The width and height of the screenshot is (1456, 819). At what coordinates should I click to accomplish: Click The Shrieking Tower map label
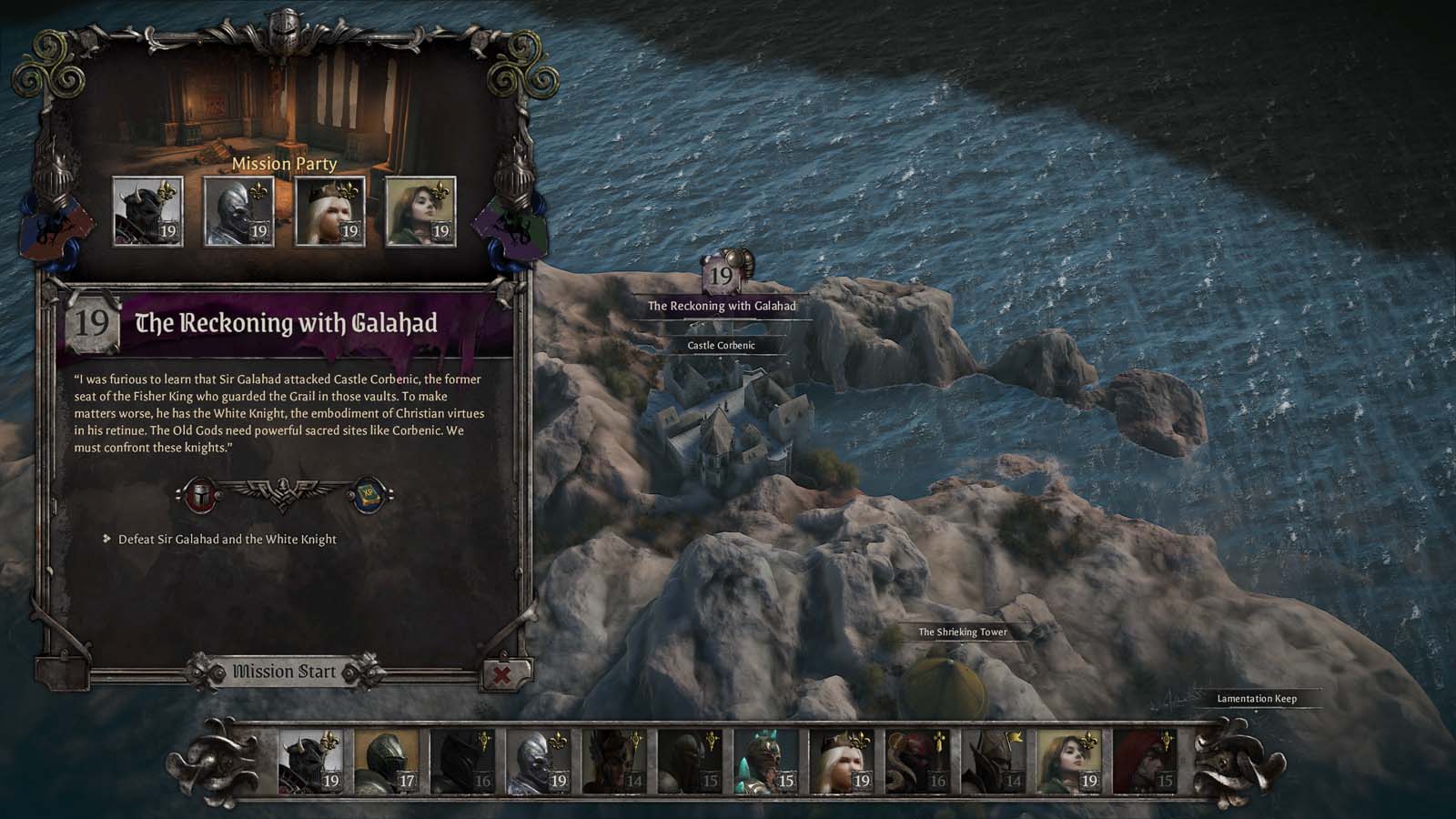pos(961,631)
